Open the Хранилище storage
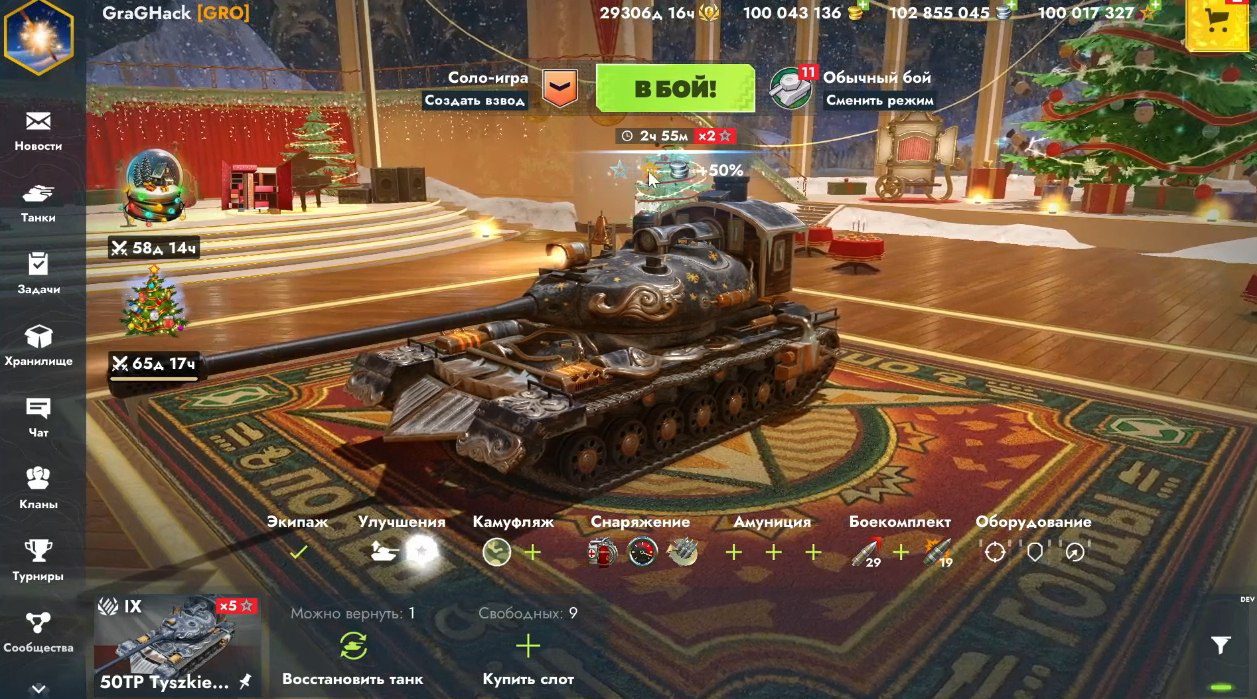Image resolution: width=1257 pixels, height=699 pixels. (x=38, y=346)
